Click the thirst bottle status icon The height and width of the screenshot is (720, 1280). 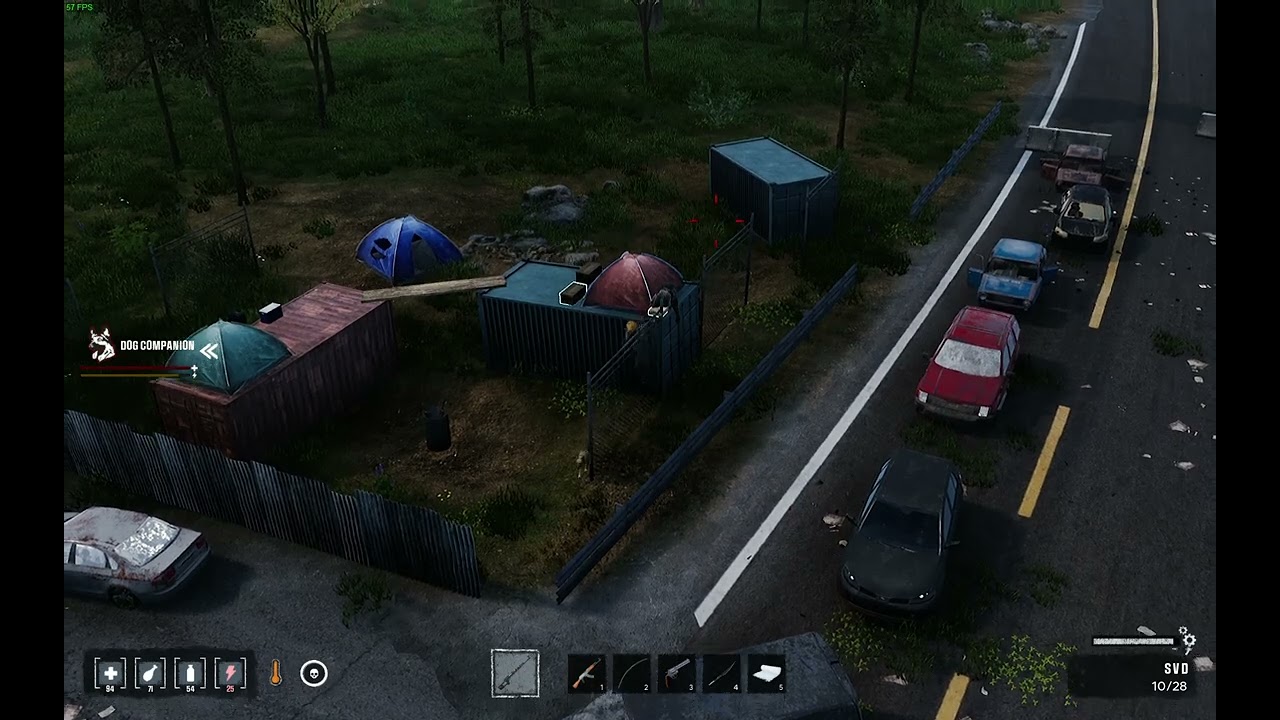190,673
